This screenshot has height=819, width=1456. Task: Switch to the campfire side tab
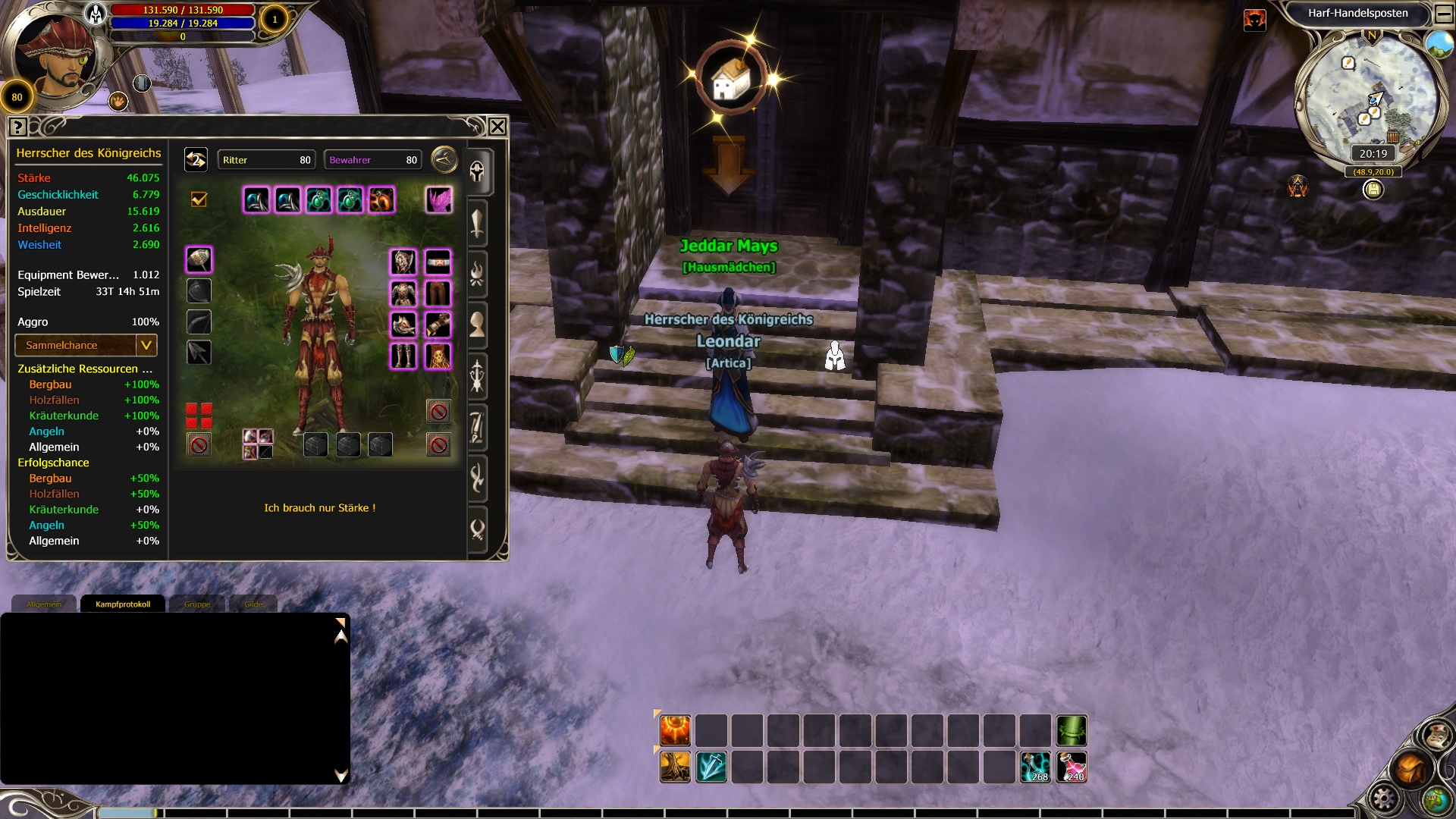(x=477, y=274)
